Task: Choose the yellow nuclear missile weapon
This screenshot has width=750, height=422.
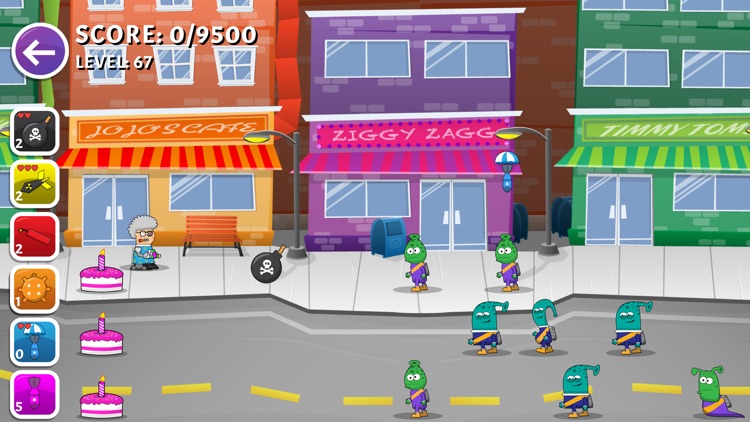Action: [x=35, y=184]
